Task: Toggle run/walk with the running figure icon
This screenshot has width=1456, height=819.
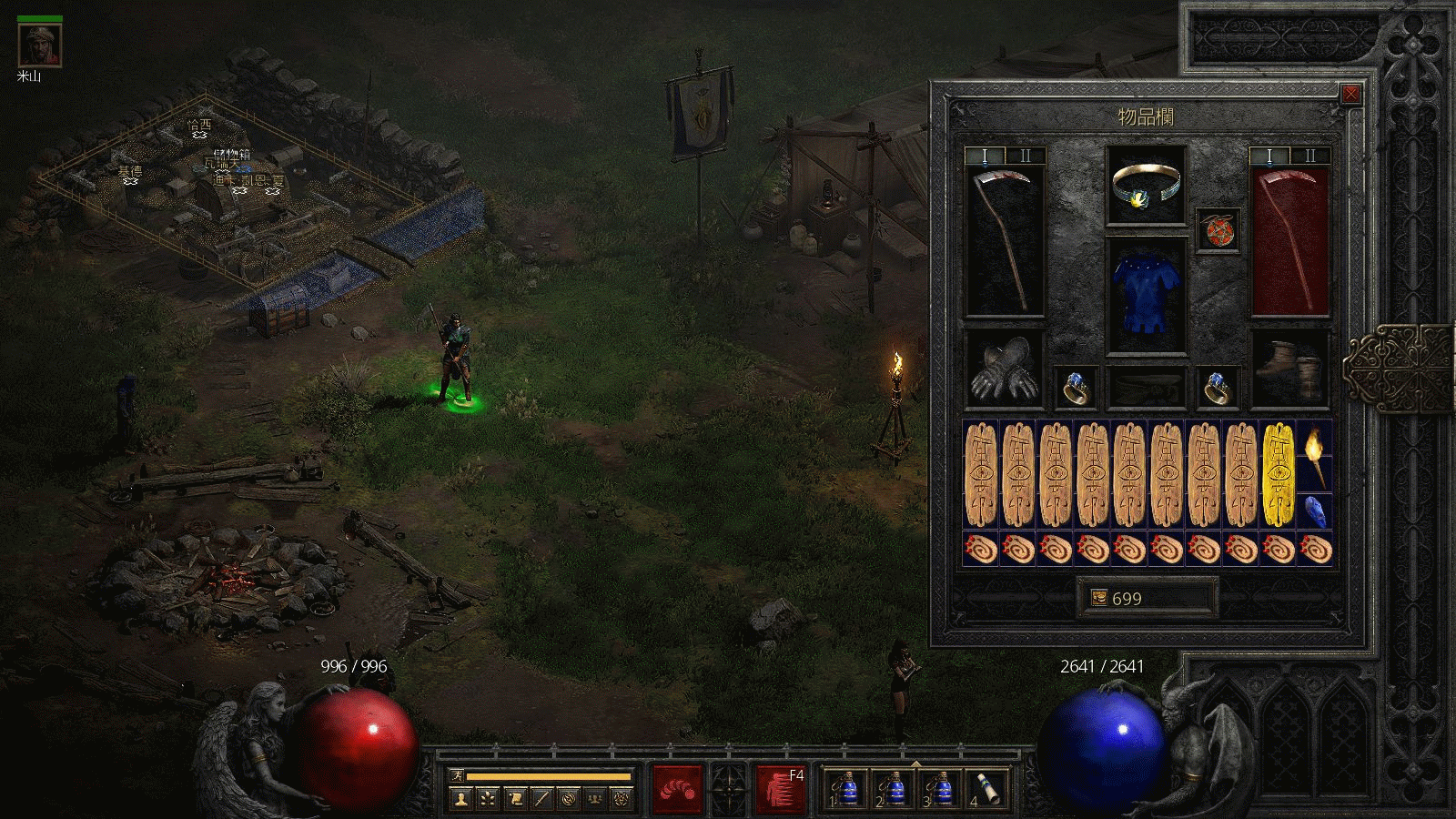Action: click(456, 773)
